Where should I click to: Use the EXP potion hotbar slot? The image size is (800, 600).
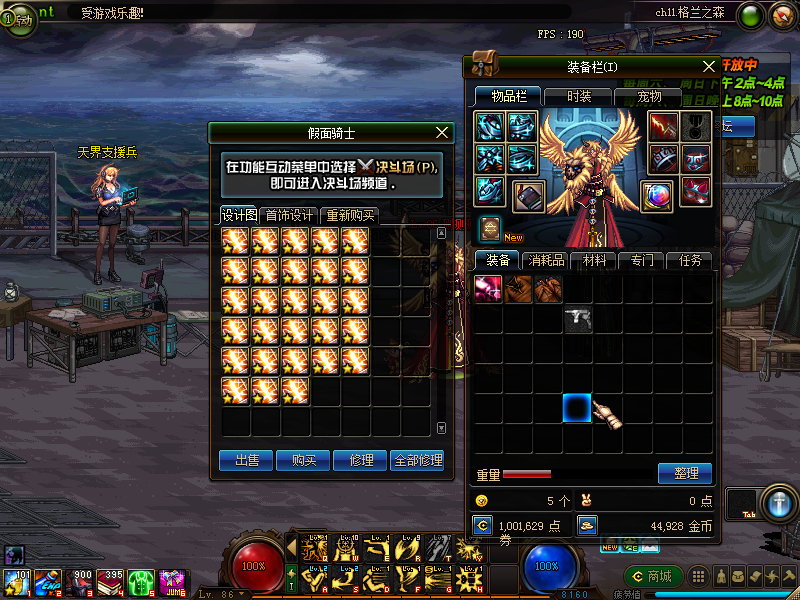pos(50,581)
